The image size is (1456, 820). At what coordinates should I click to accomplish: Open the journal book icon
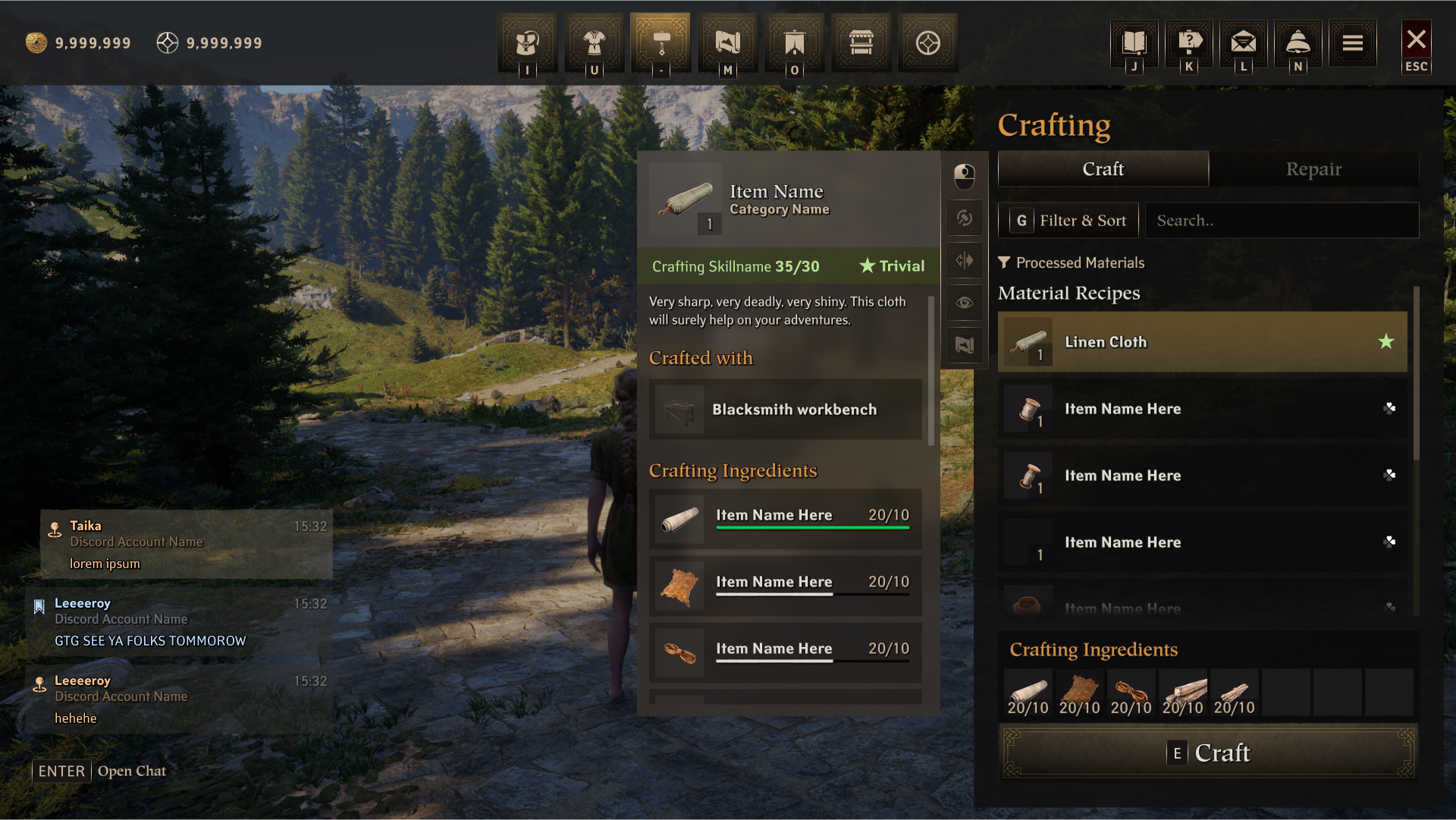1134,42
